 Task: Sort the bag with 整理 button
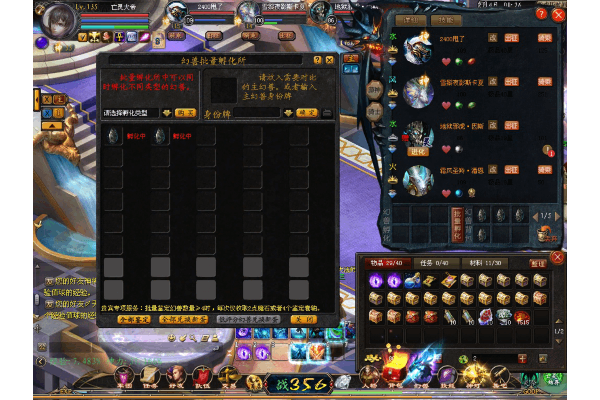tap(537, 263)
